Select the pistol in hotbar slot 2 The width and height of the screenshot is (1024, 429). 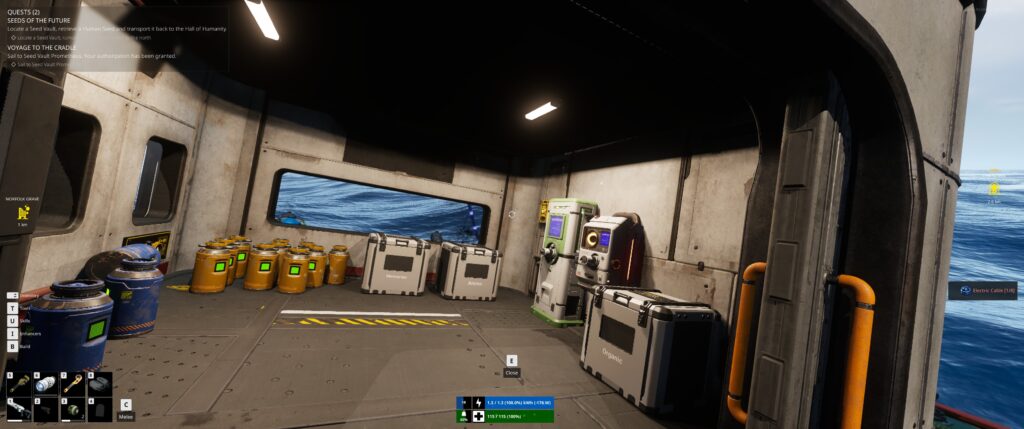[x=45, y=409]
